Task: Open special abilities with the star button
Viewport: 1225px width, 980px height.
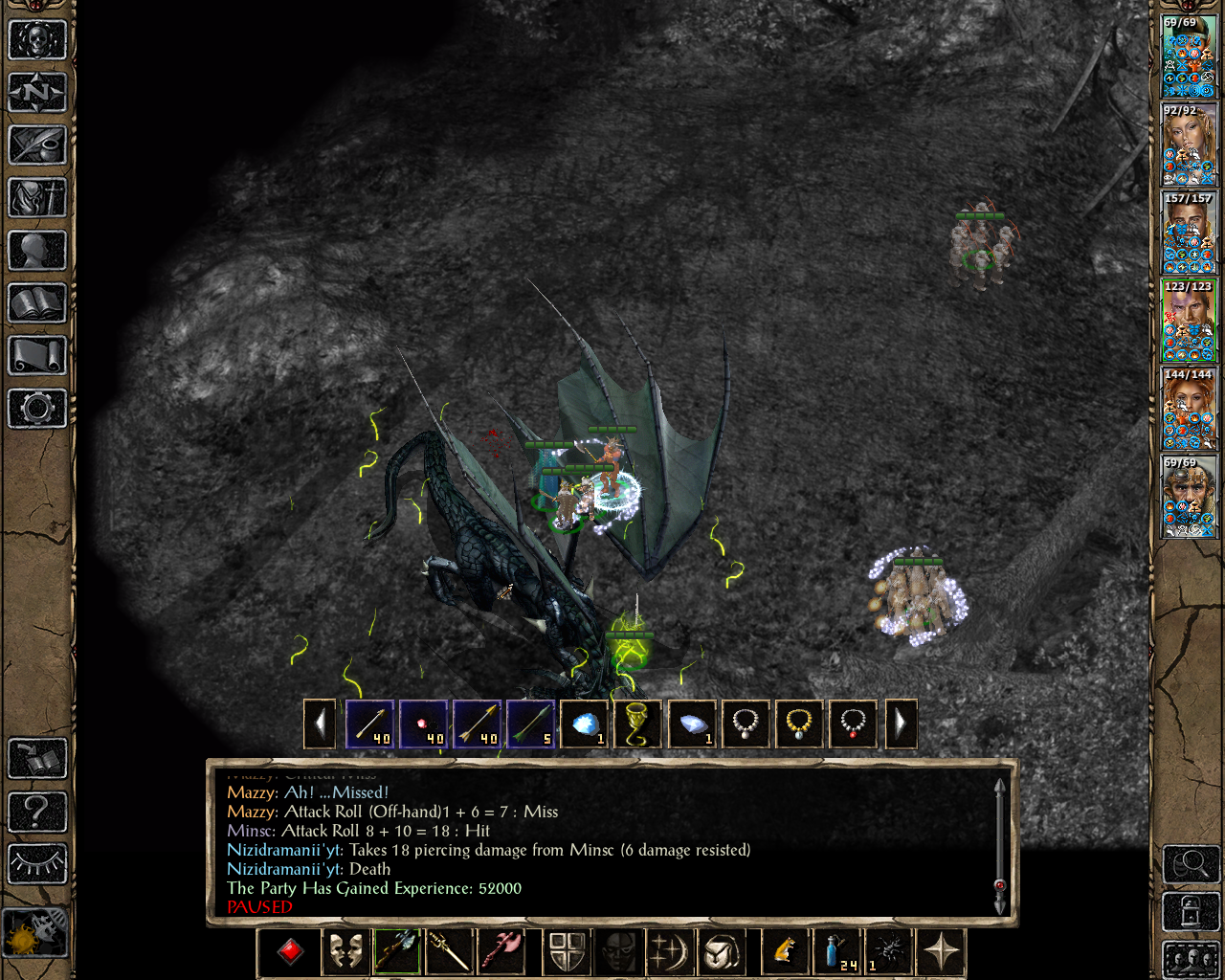Action: click(x=941, y=951)
